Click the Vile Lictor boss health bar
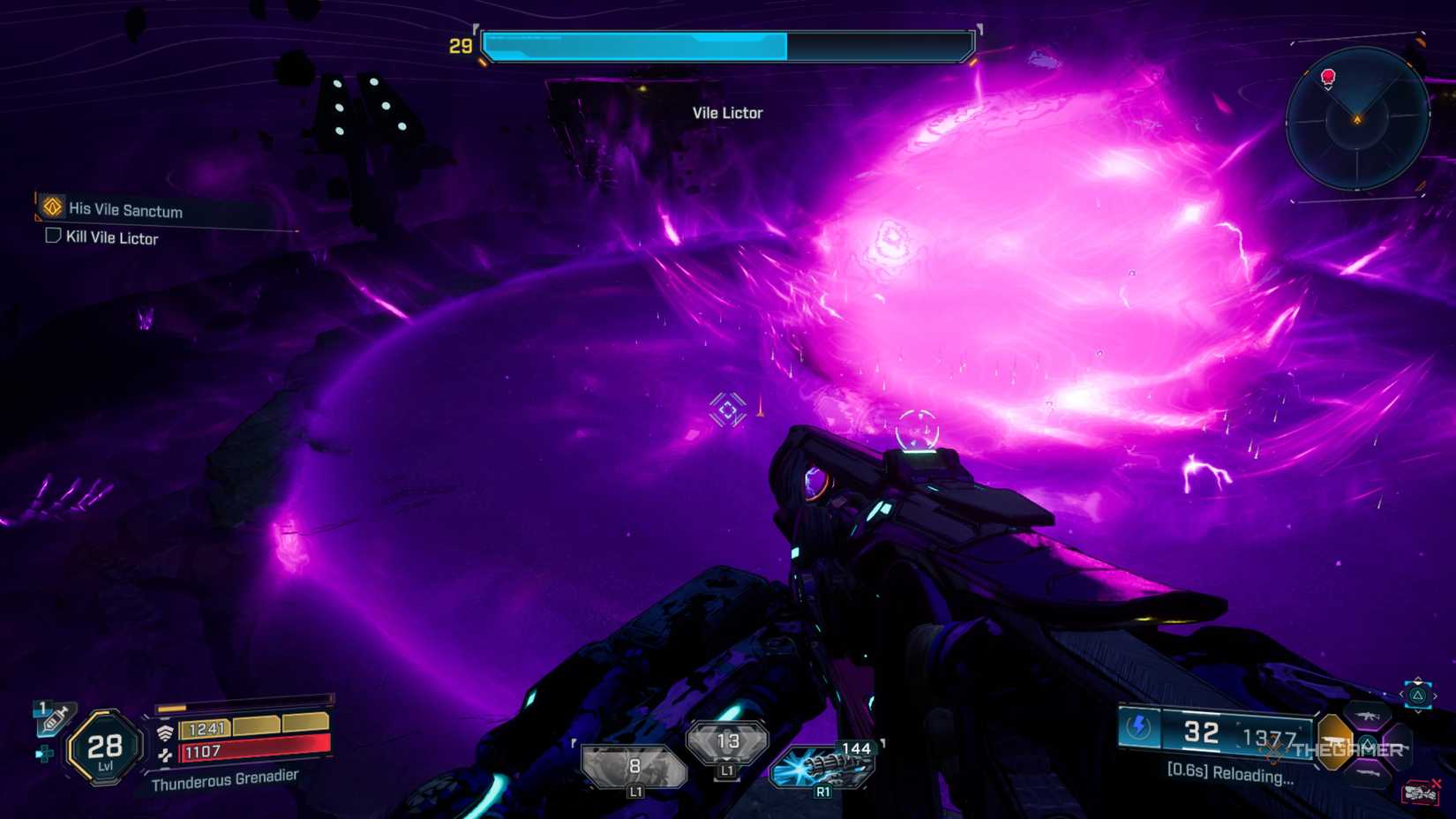 pyautogui.click(x=726, y=43)
